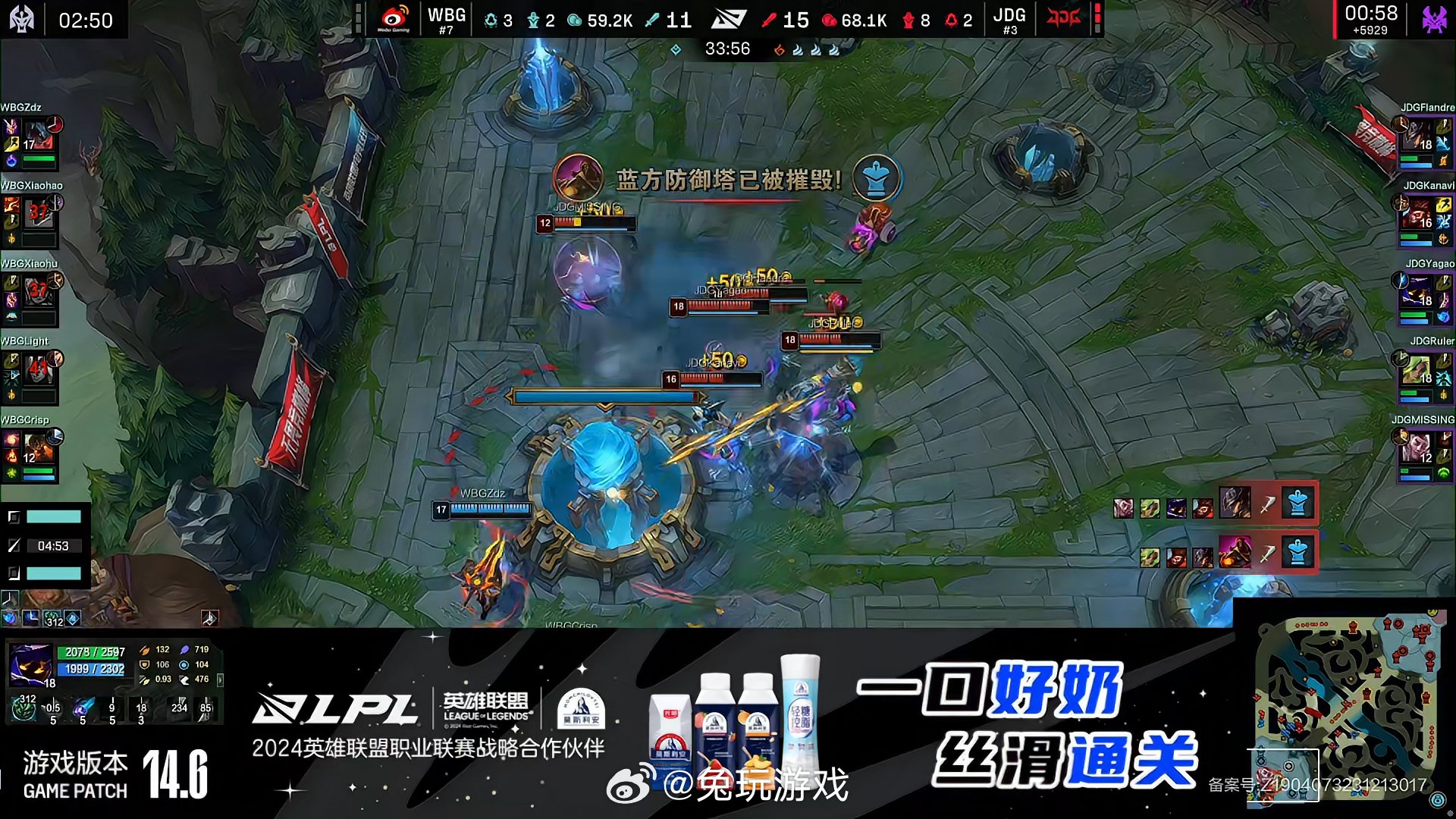Click the LPL logo at scoreboard center
Image resolution: width=1456 pixels, height=819 pixels.
pyautogui.click(x=730, y=19)
